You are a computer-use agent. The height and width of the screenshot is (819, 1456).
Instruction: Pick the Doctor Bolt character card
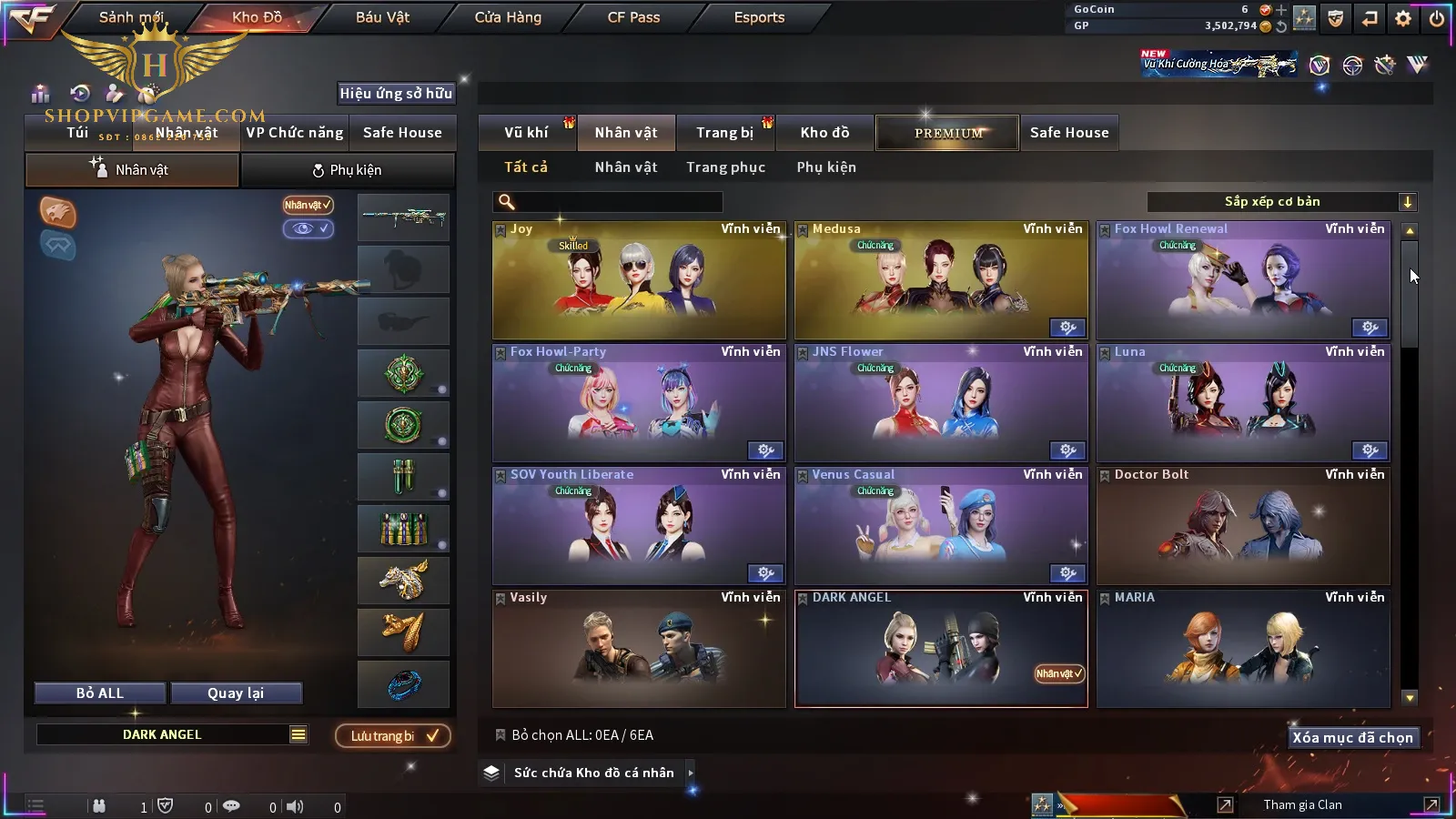1243,526
